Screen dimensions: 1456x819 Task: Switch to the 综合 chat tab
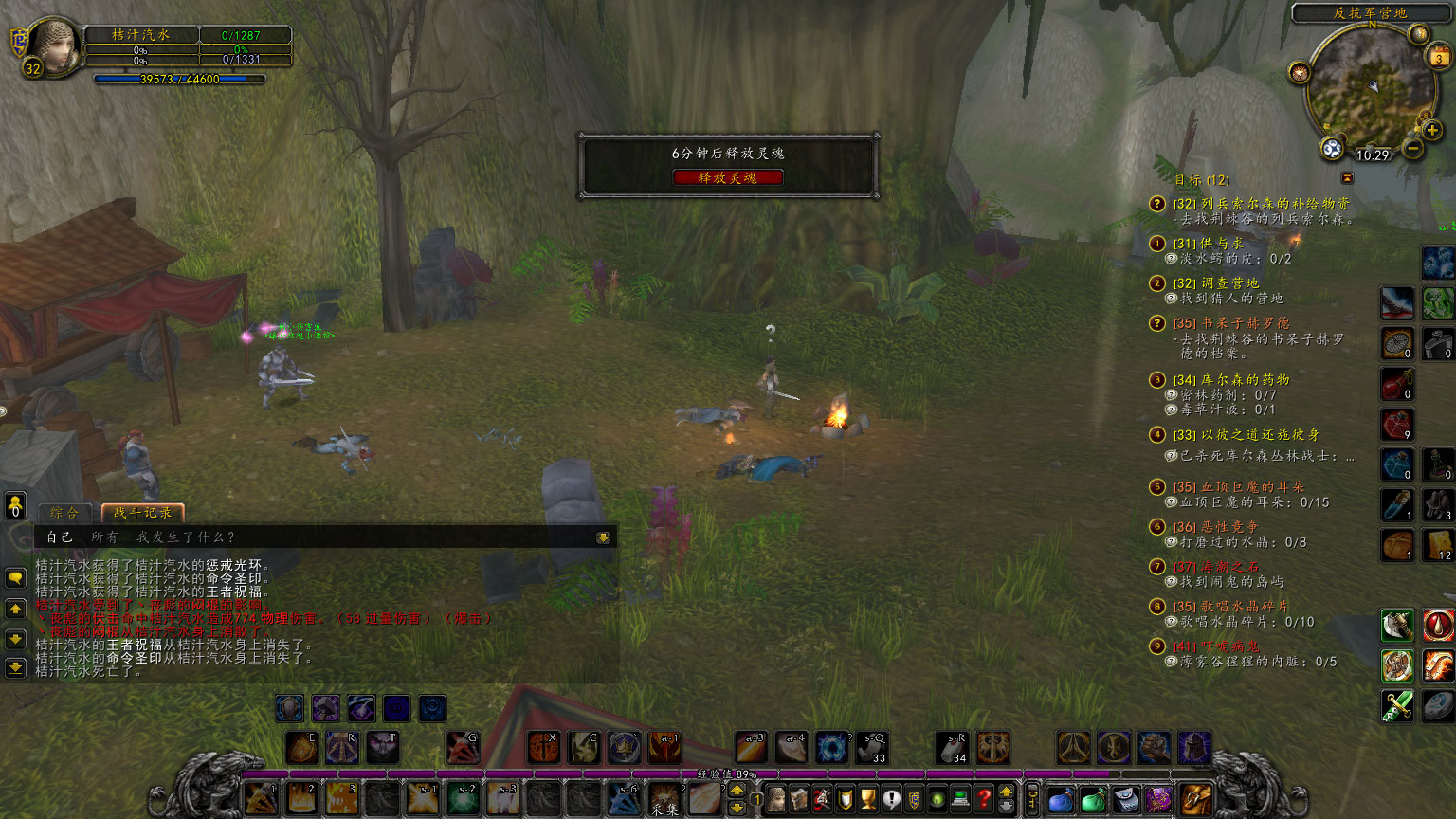[64, 511]
